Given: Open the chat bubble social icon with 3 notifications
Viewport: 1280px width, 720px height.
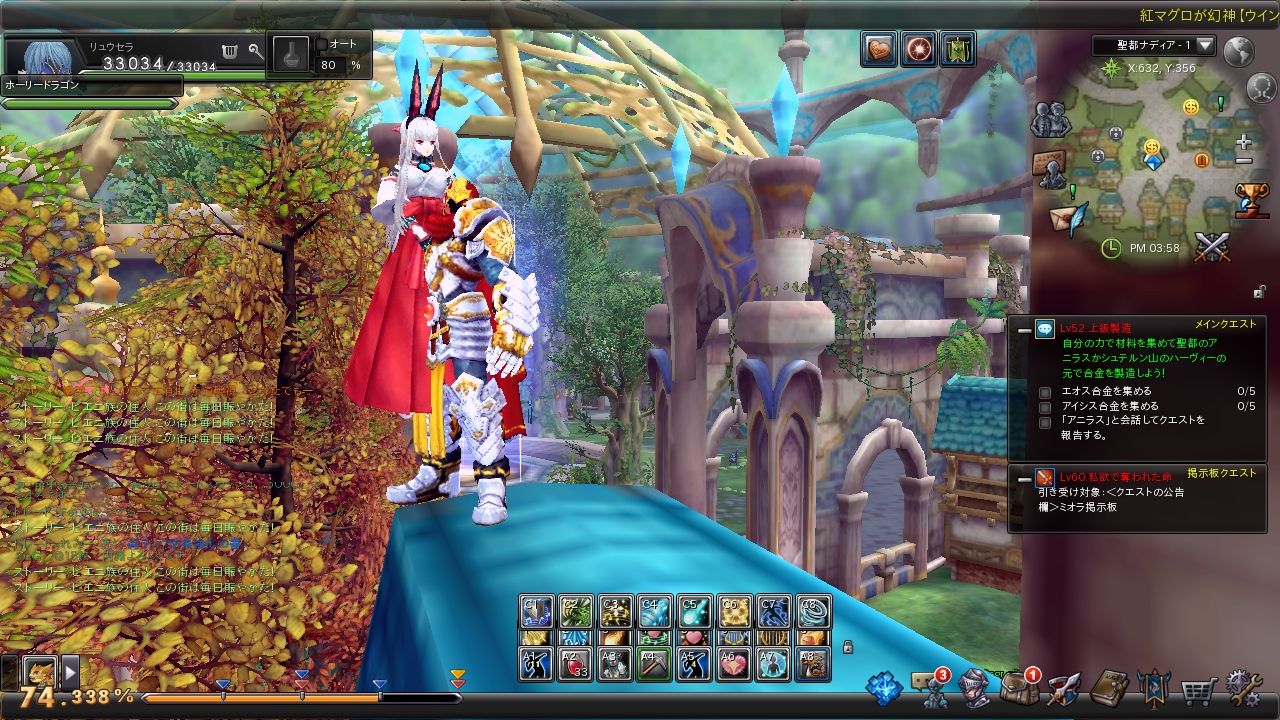Looking at the screenshot, I should (x=929, y=689).
